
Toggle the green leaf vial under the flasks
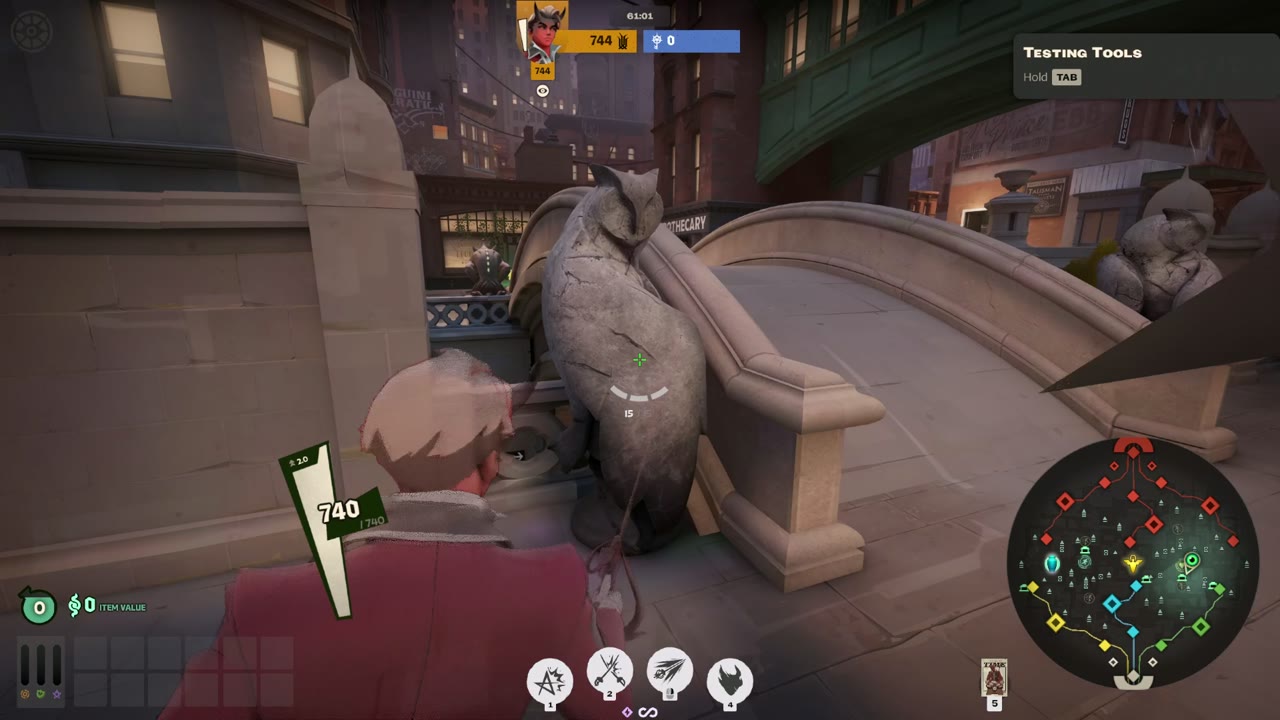41,694
